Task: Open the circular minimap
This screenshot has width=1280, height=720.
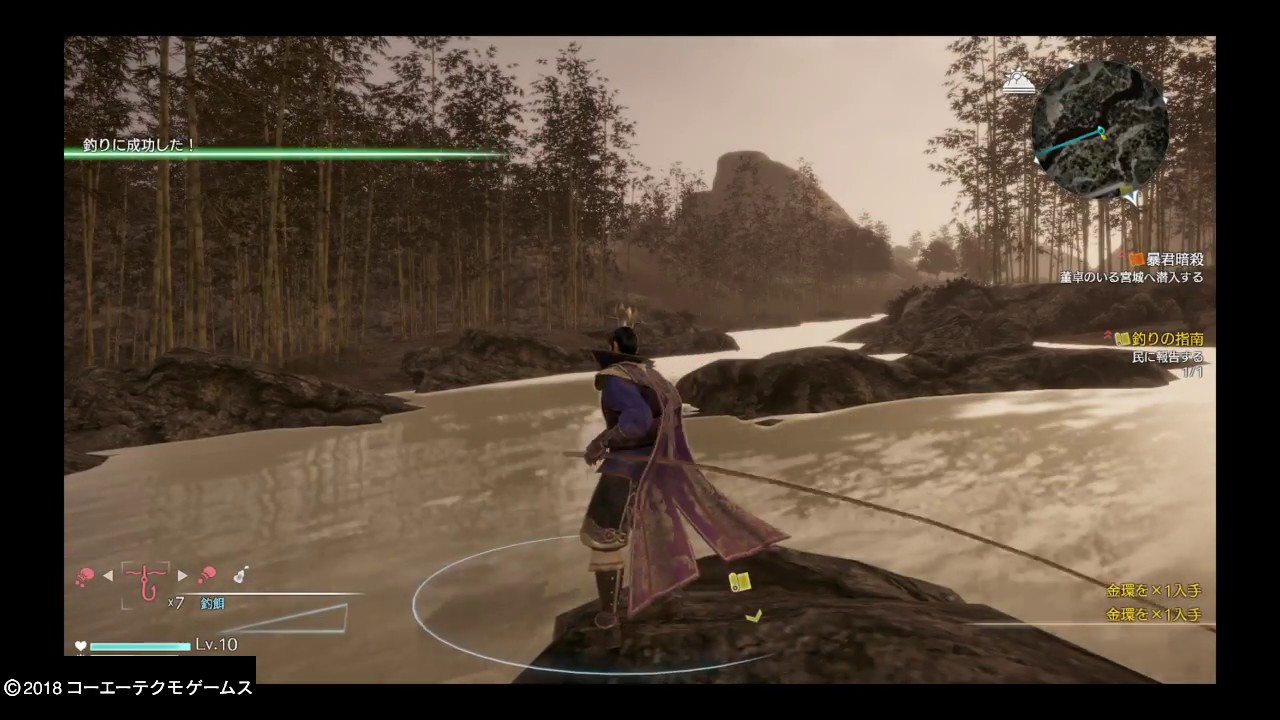Action: (1100, 129)
